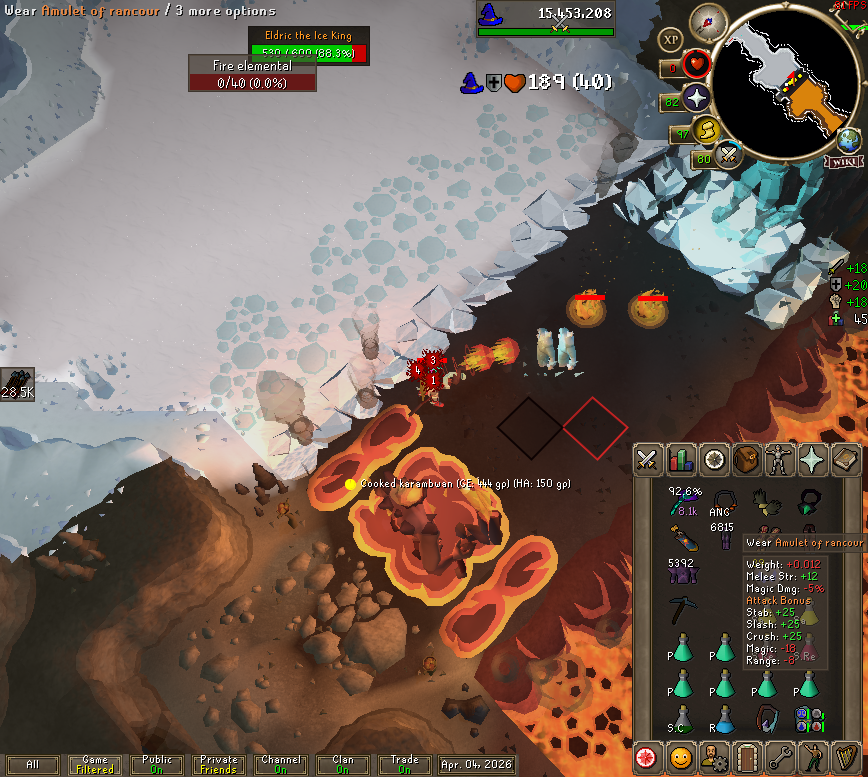This screenshot has height=777, width=868.
Task: Click the rune pouch in inventory
Action: point(808,718)
